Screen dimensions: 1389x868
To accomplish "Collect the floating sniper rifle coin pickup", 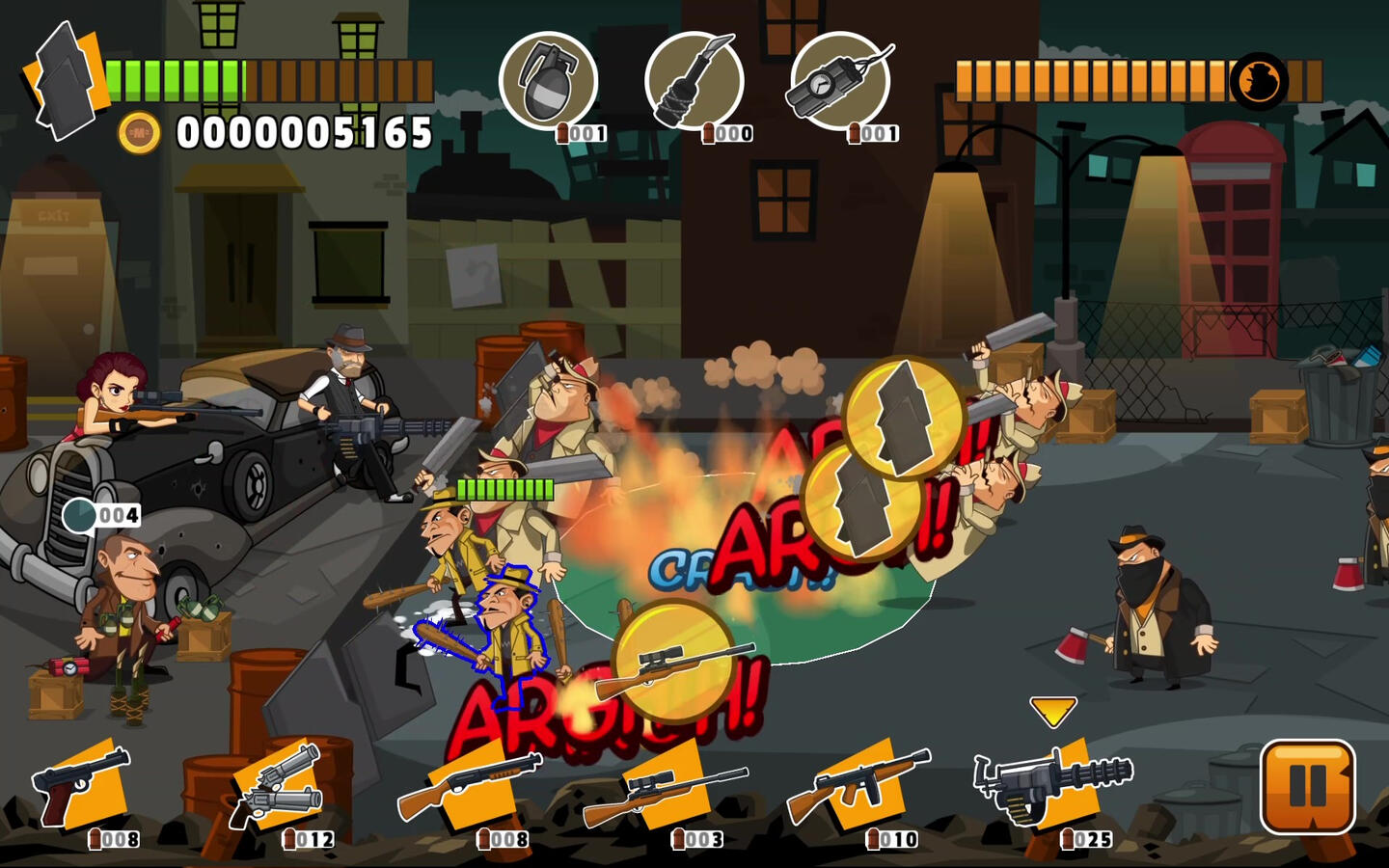I will 673,661.
